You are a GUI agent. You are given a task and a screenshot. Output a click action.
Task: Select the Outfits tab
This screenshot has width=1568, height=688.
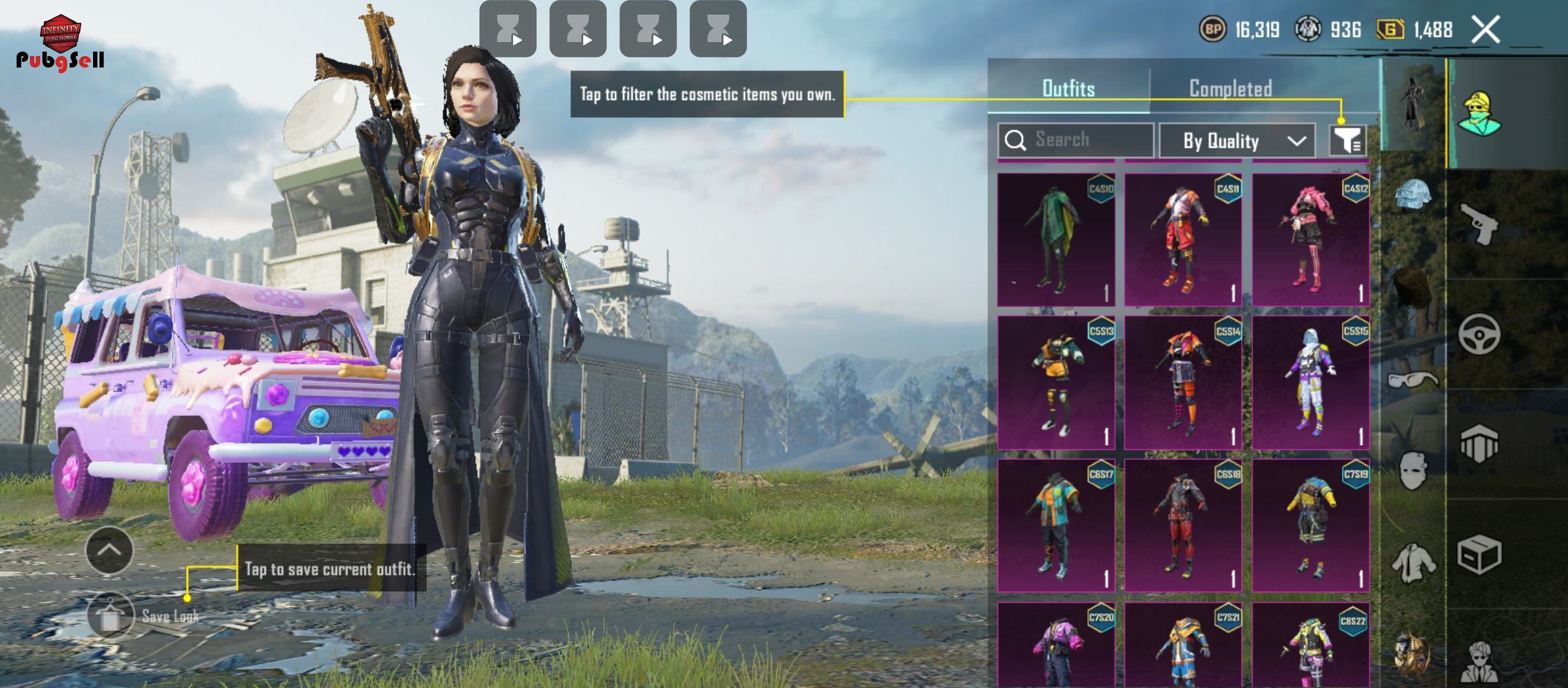[1068, 89]
